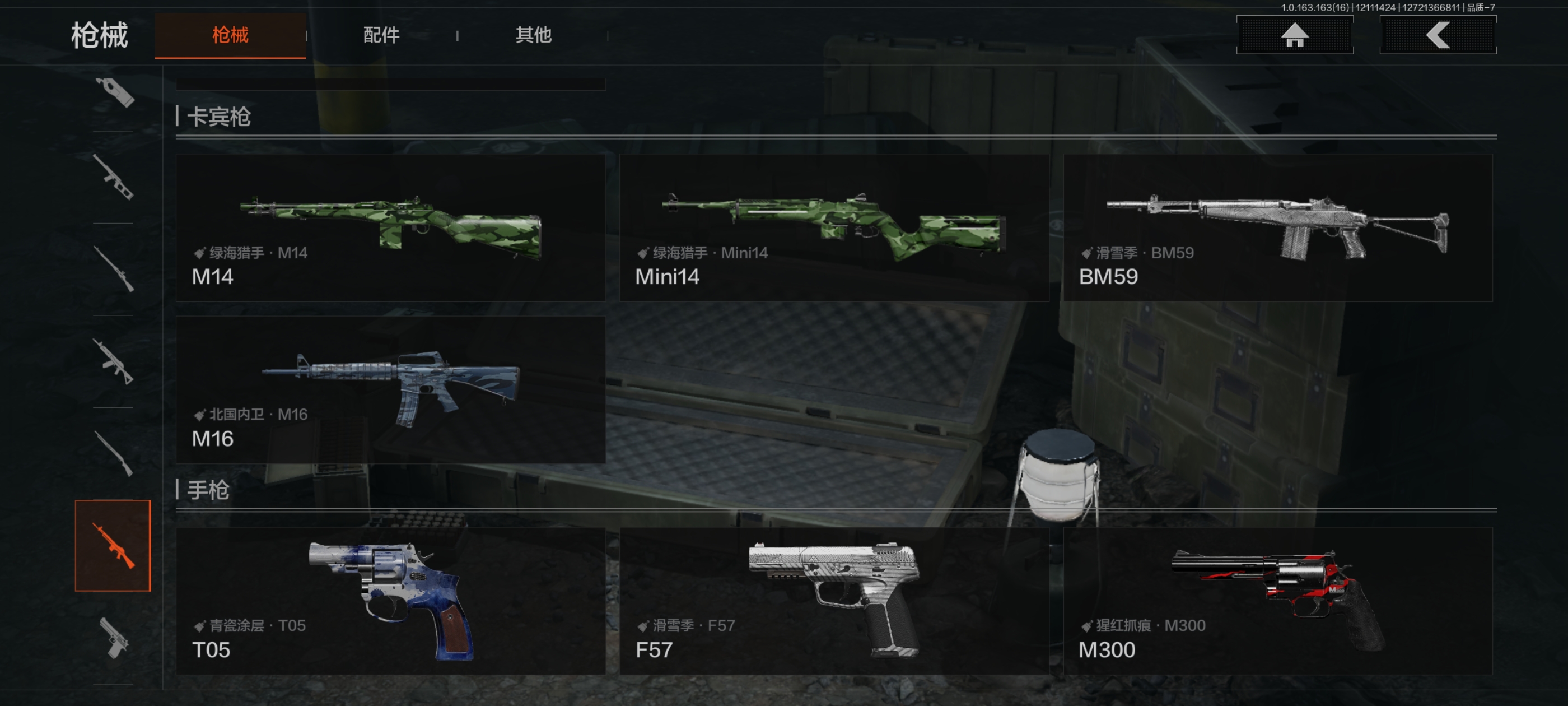Viewport: 1568px width, 706px height.
Task: Select the F57 pistol card
Action: 834,601
